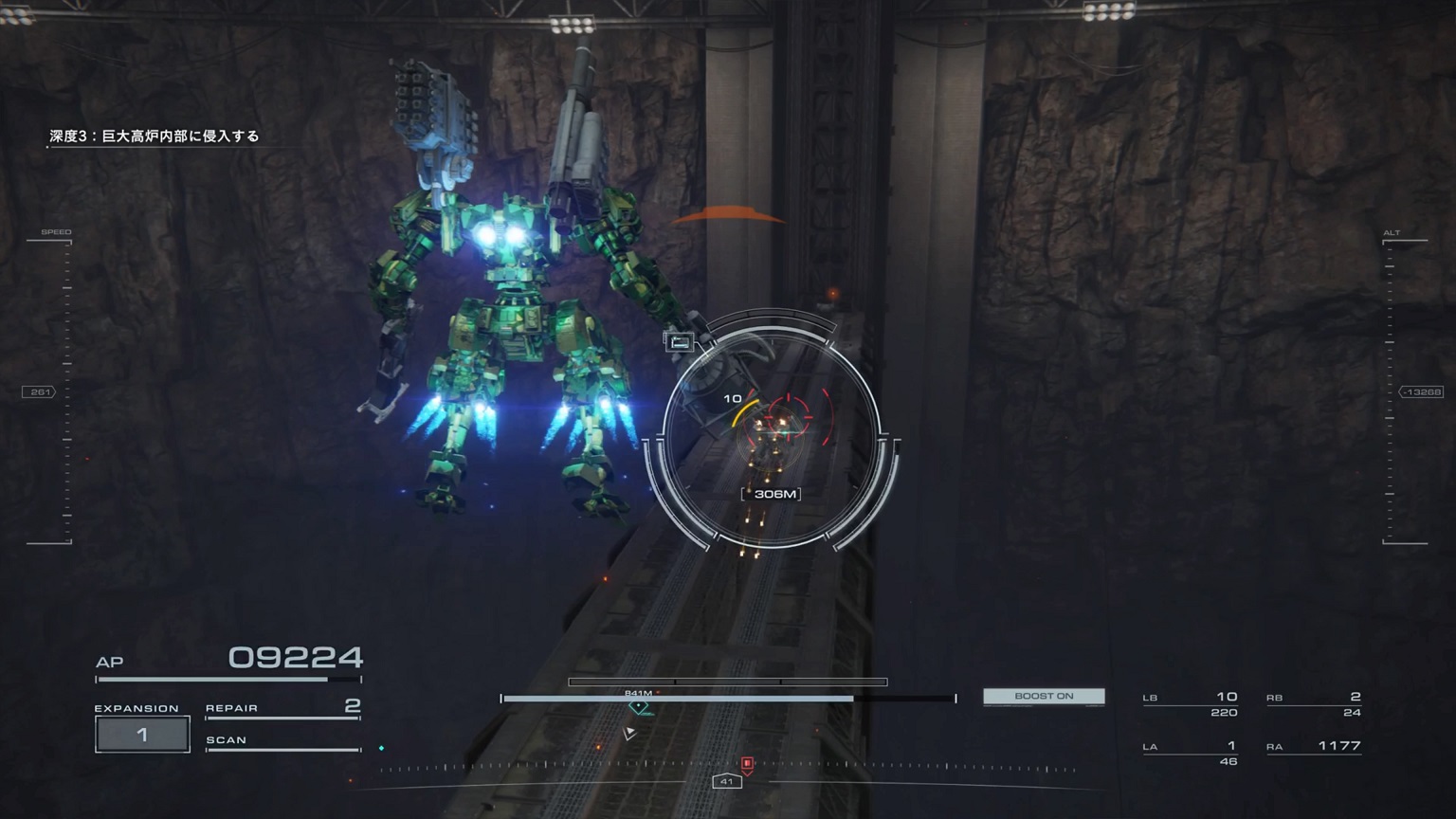Pick the RA arm weapon slot
This screenshot has width=1456, height=819.
[x=1314, y=747]
